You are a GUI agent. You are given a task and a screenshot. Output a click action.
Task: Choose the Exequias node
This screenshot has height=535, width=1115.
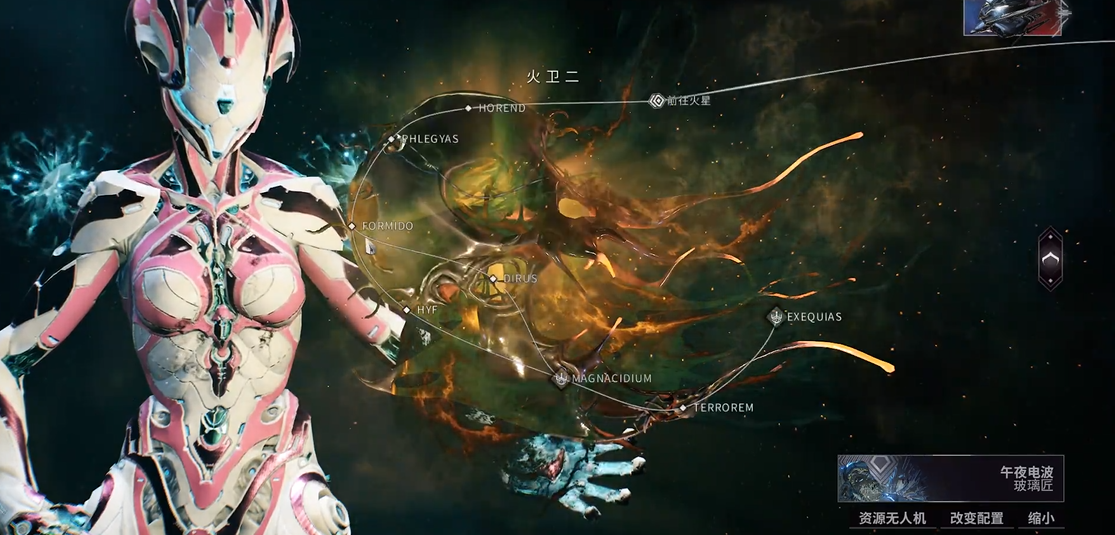tap(775, 317)
